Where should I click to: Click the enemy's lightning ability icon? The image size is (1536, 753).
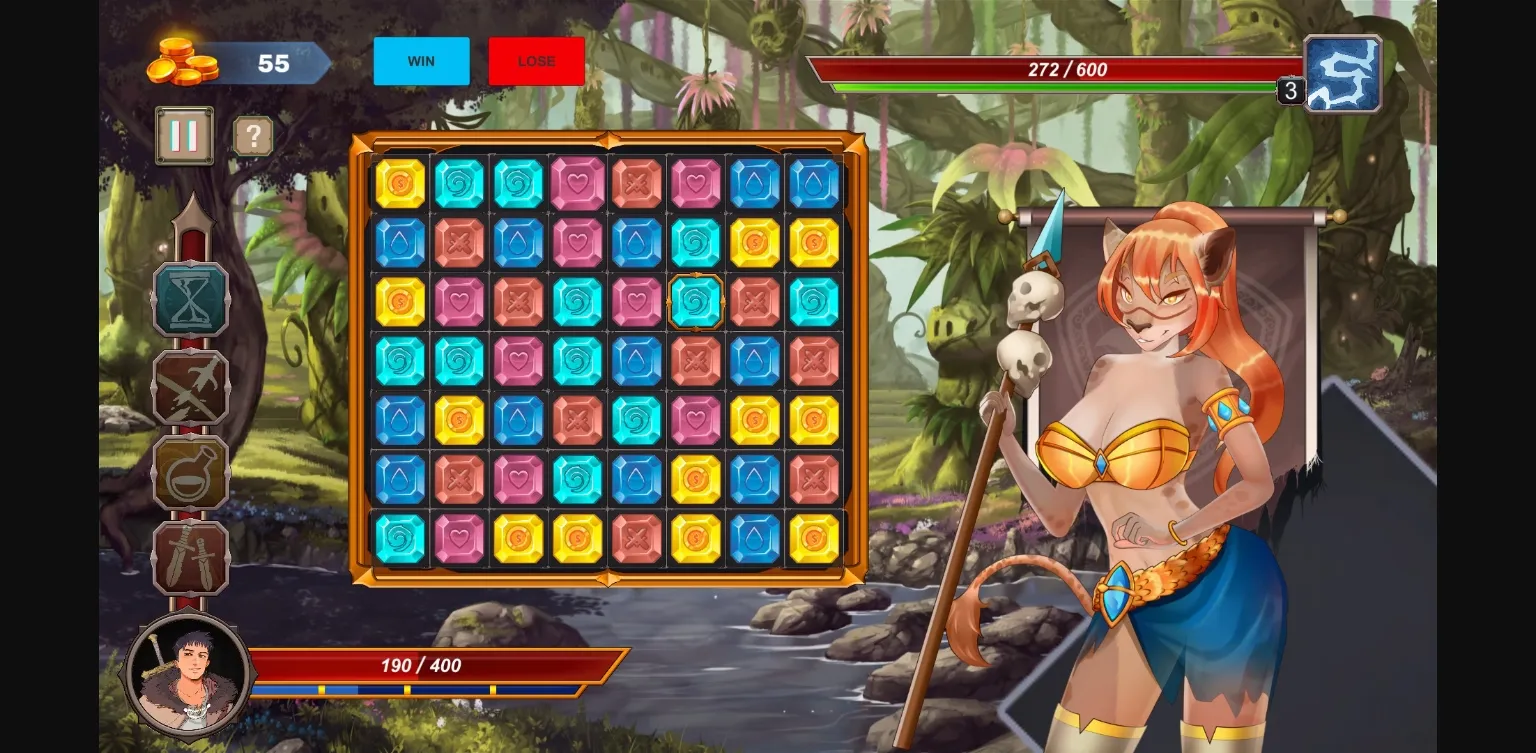tap(1342, 72)
